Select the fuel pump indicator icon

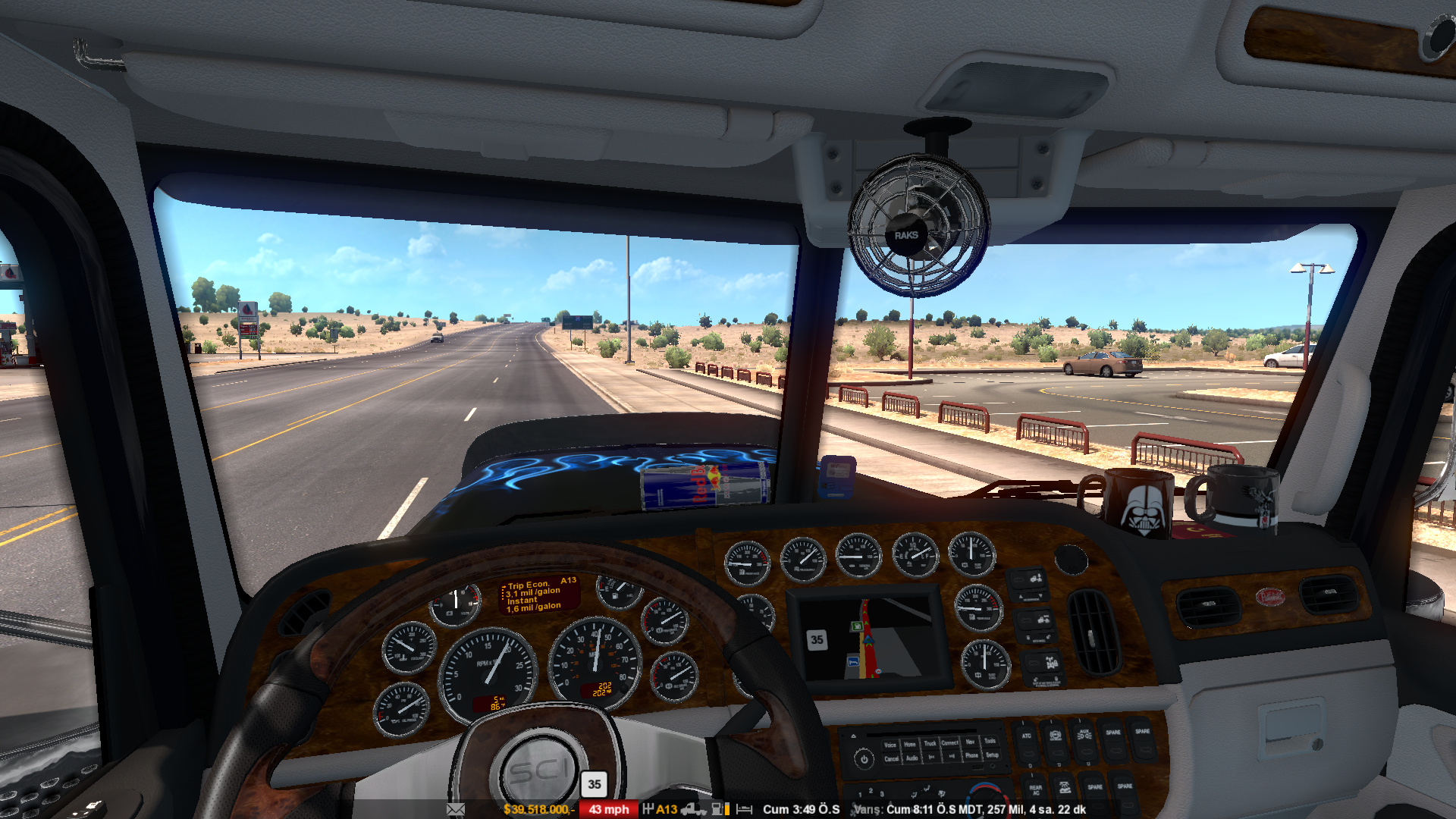pos(717,809)
